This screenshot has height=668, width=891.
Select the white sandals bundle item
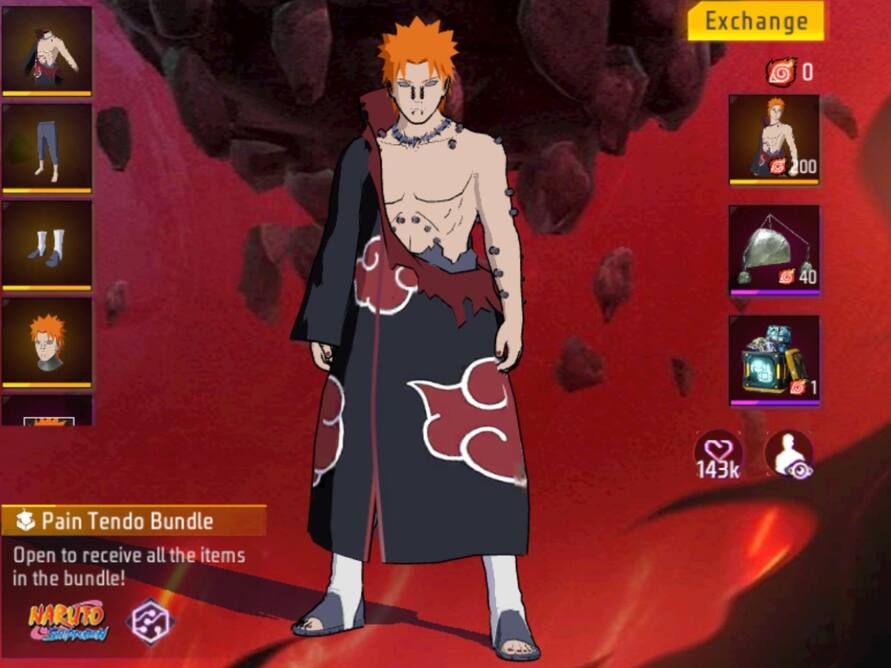(x=46, y=244)
